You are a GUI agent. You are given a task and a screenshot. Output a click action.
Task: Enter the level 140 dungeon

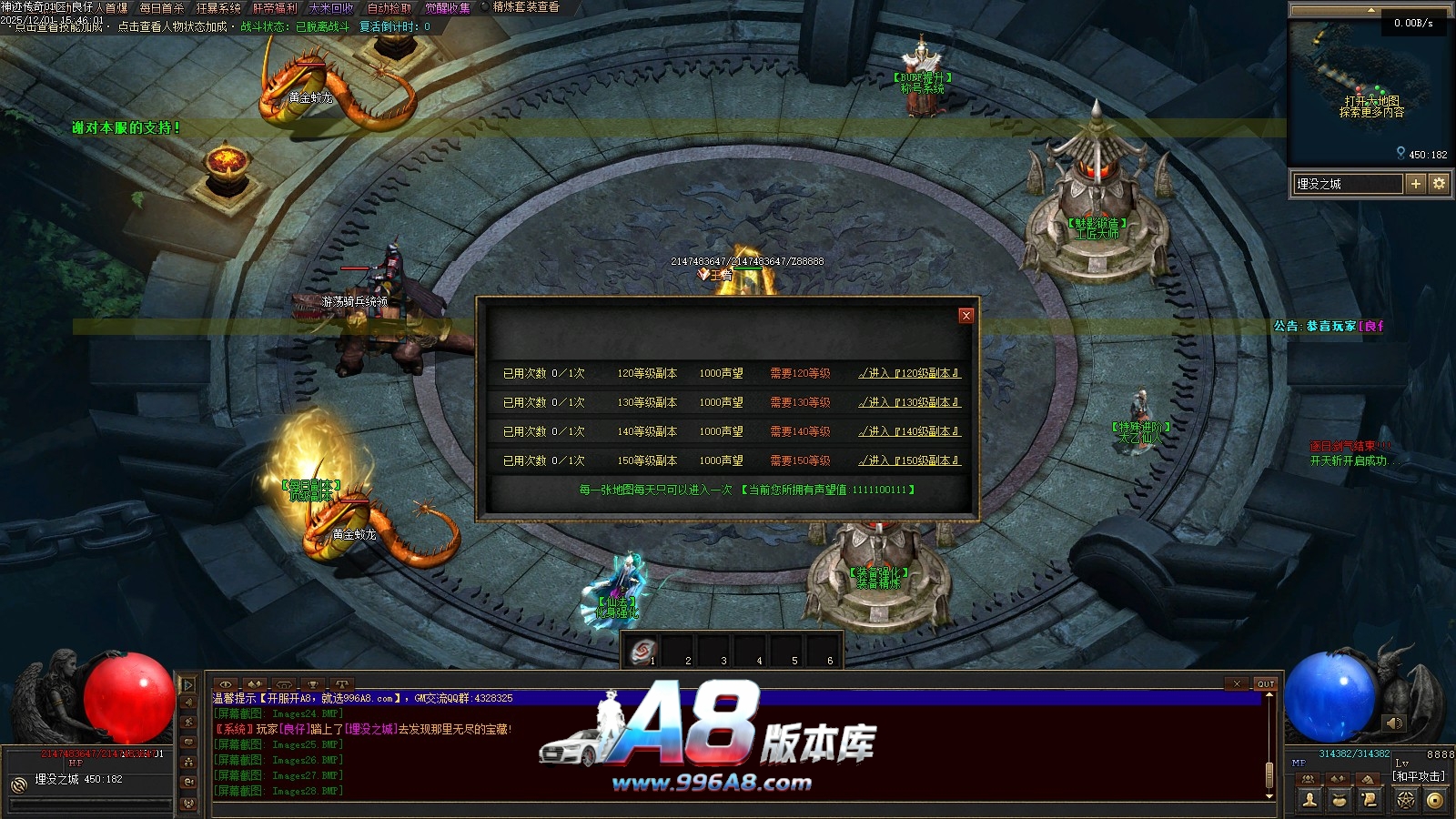[909, 431]
